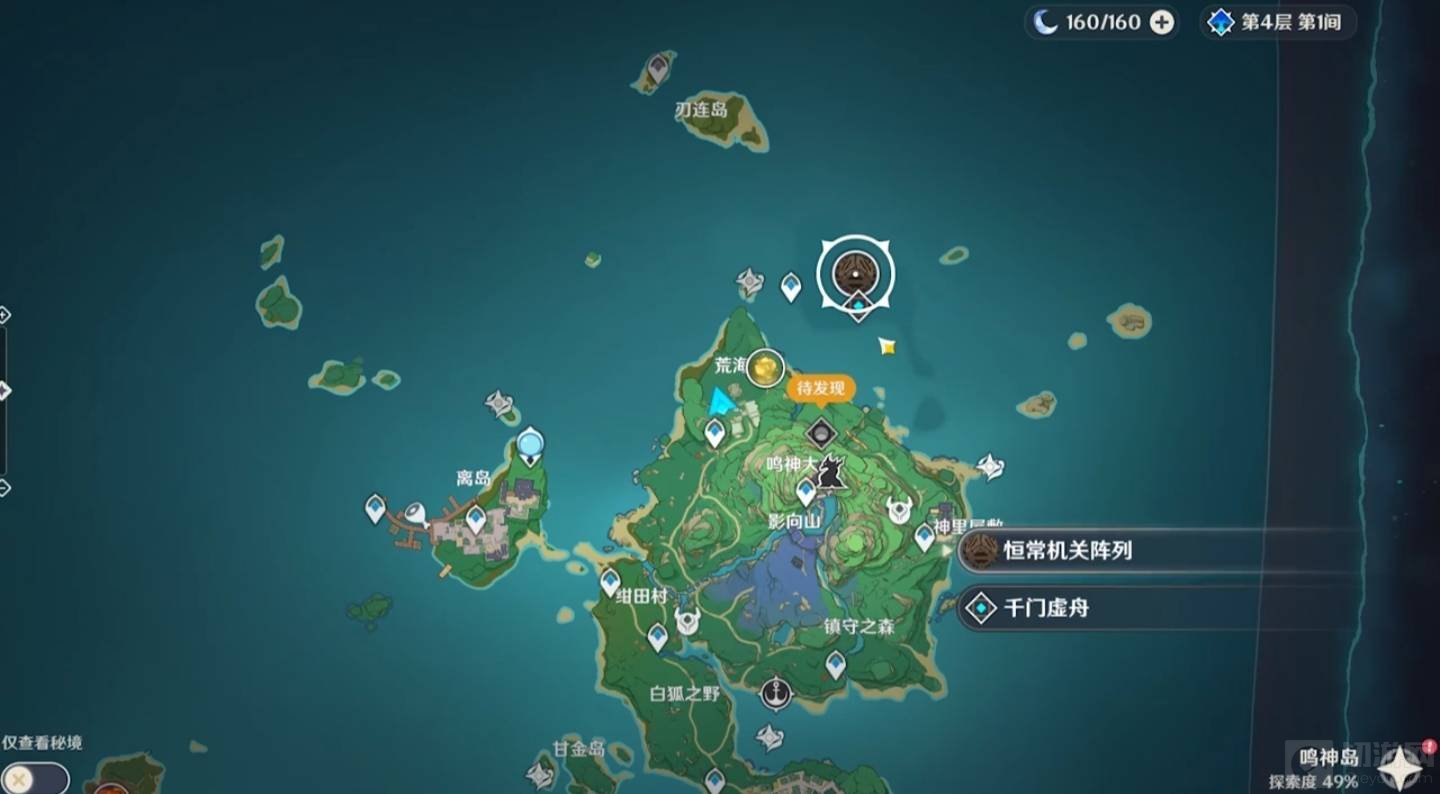Open the Spiral Abyss 第4层 第1间 indicator
1440x794 pixels.
click(1276, 22)
